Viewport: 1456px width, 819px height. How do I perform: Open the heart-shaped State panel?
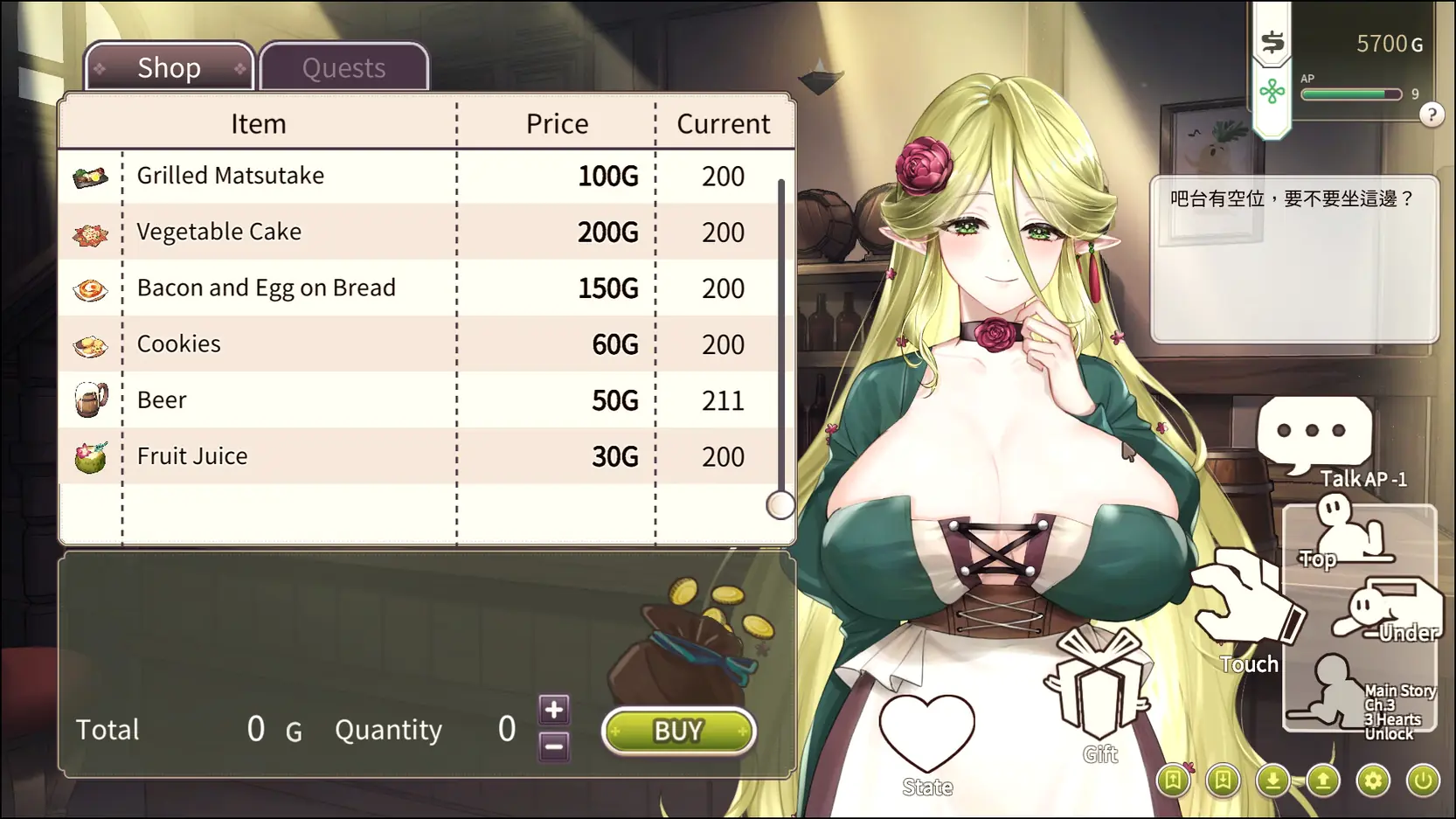pos(926,734)
